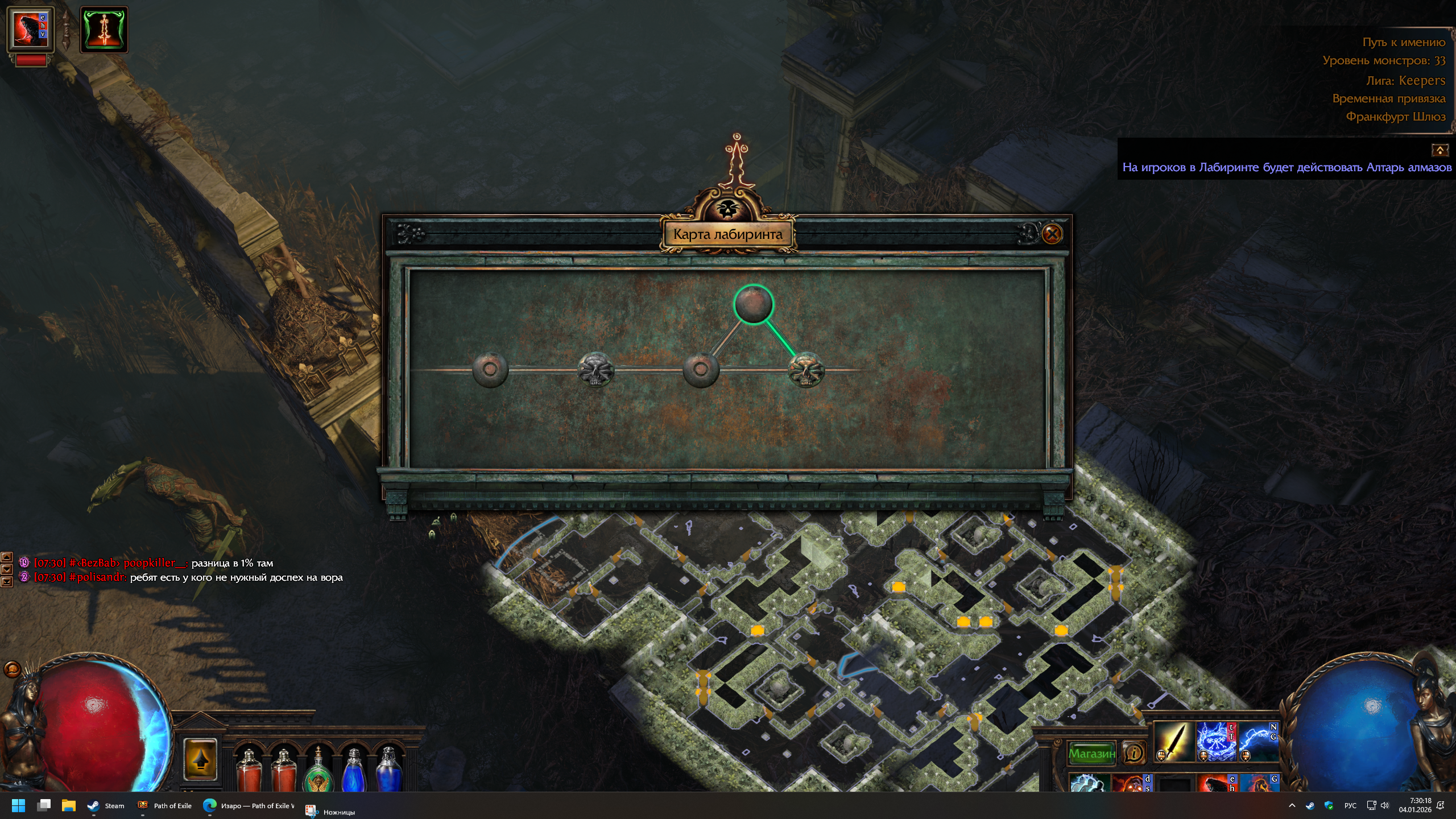Collapse the labyrinth altar notification panel

(x=1440, y=150)
